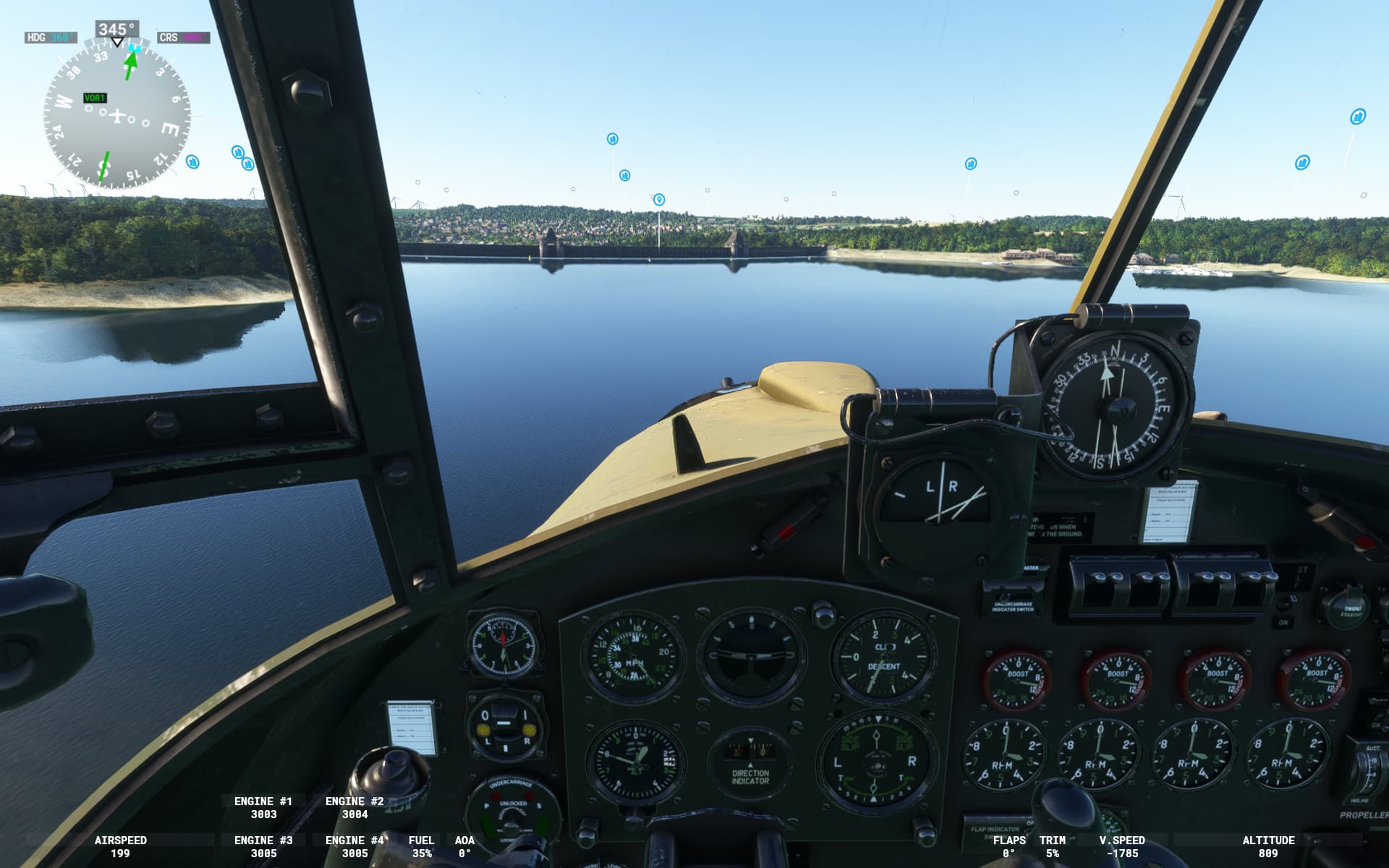This screenshot has height=868, width=1389.
Task: Select the CRS course readout
Action: pyautogui.click(x=183, y=38)
